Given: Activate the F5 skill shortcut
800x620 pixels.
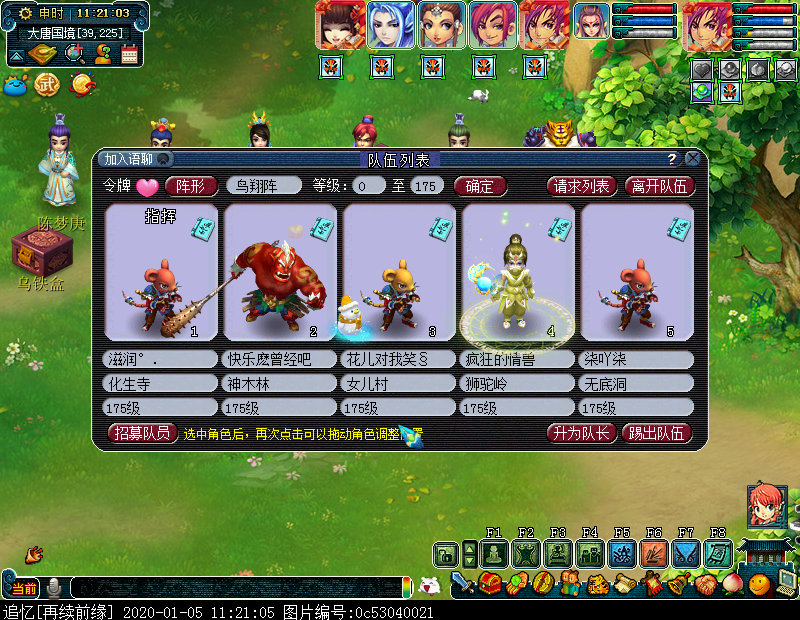Looking at the screenshot, I should 621,553.
